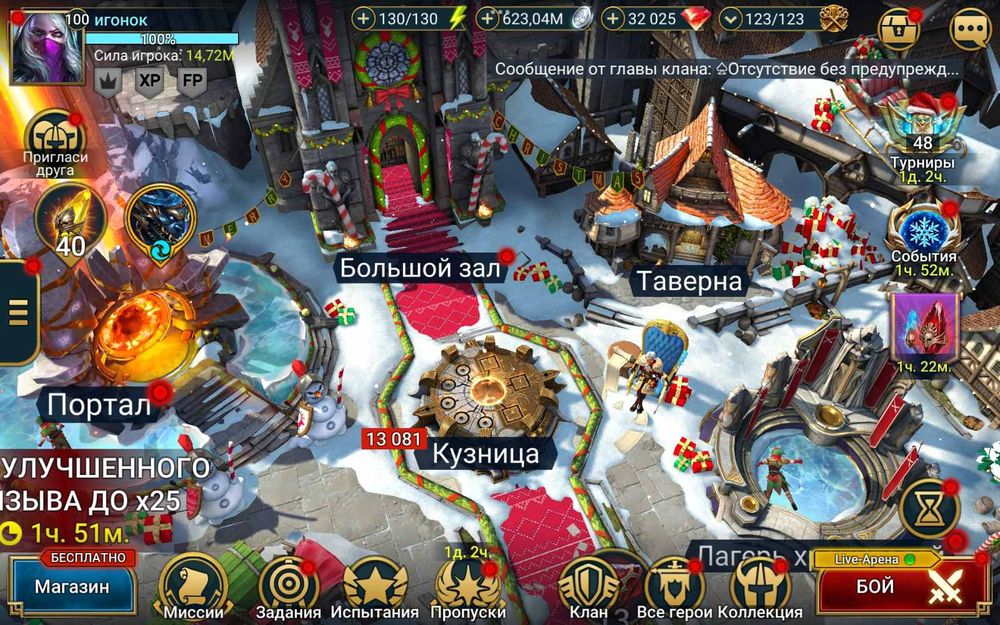This screenshot has width=1000, height=625.
Task: Open Турниры tournaments
Action: [921, 132]
